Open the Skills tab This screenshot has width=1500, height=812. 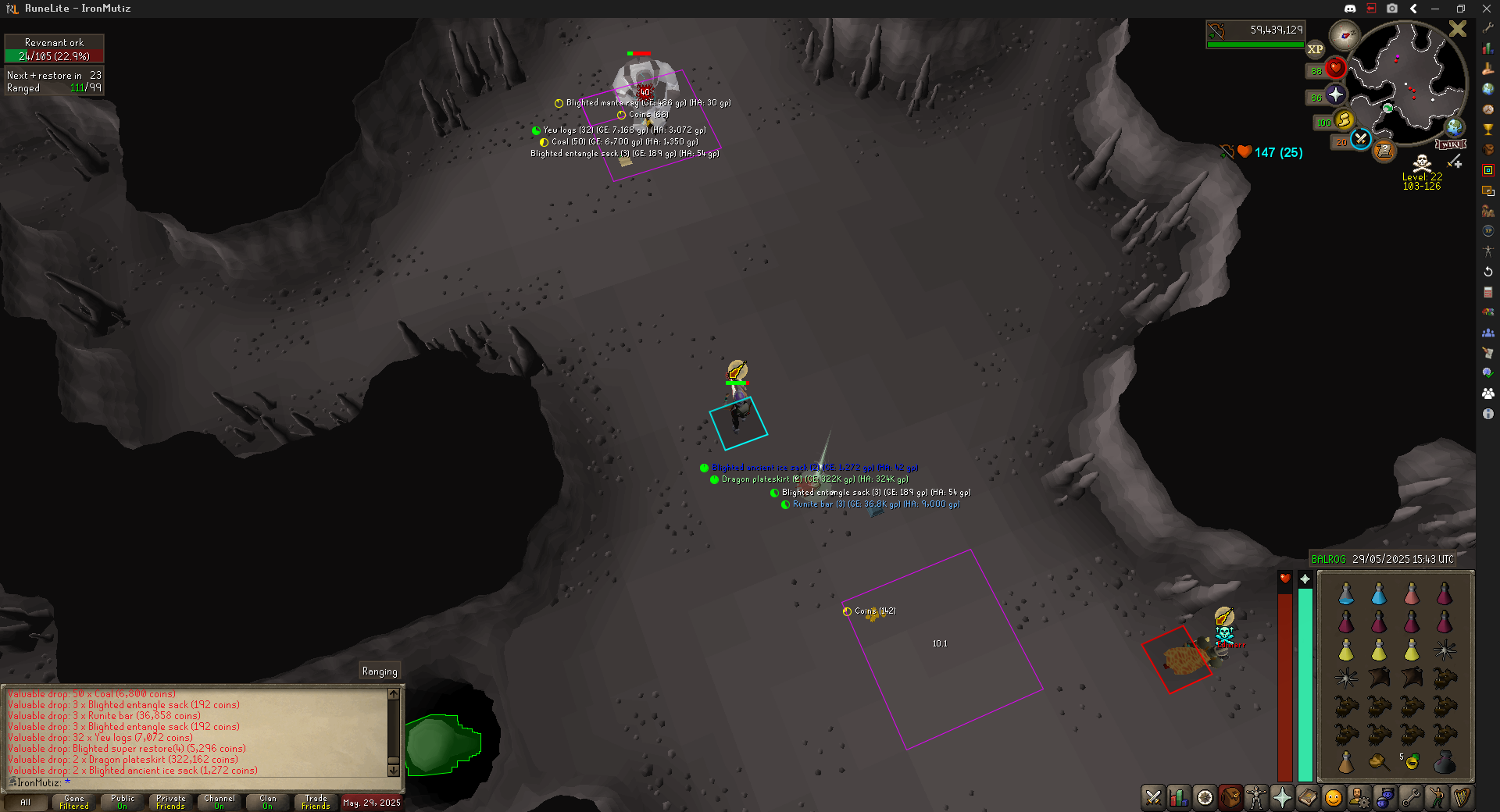1179,797
